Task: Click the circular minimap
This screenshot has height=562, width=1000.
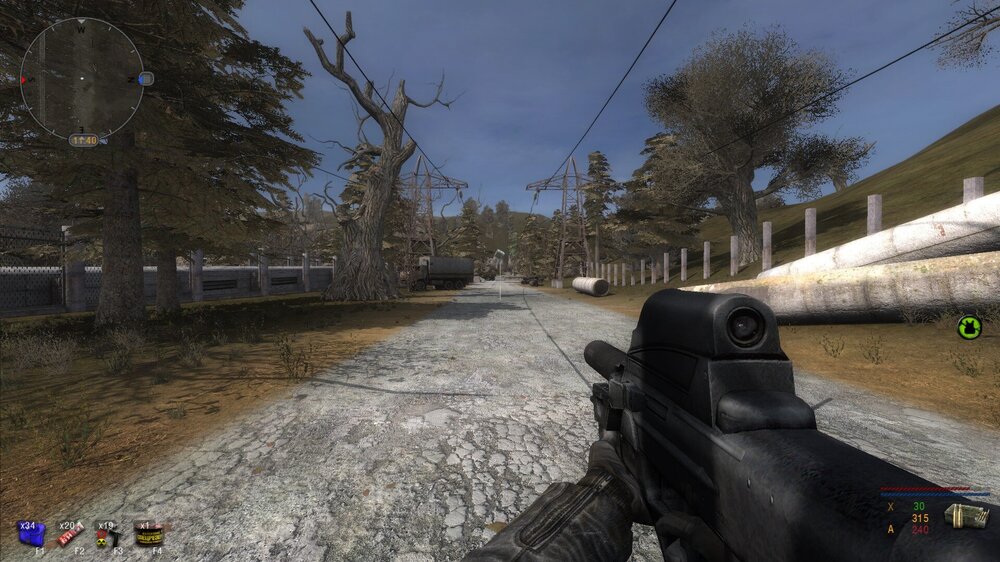Action: click(x=82, y=78)
